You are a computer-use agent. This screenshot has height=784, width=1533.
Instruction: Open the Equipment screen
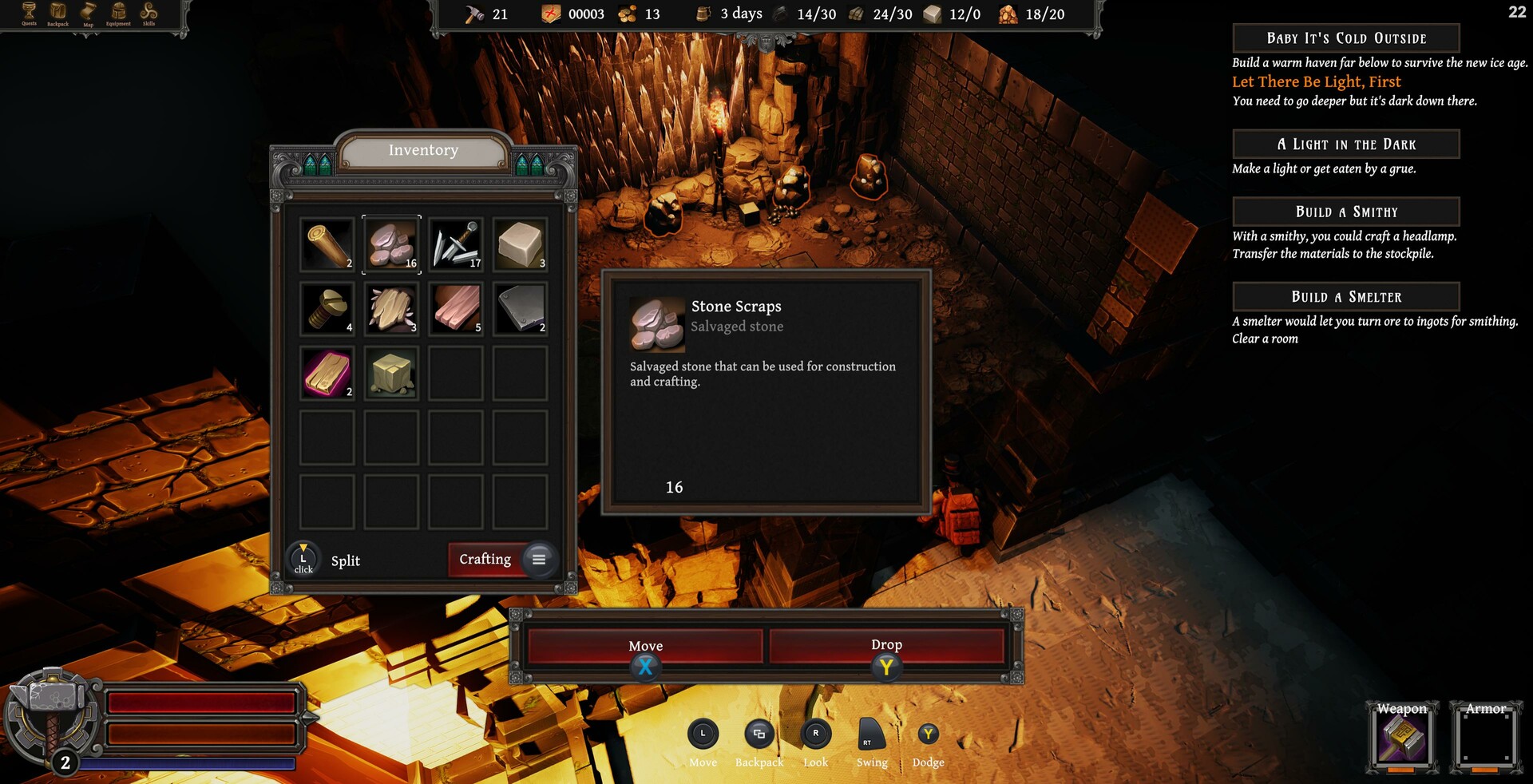click(x=117, y=12)
